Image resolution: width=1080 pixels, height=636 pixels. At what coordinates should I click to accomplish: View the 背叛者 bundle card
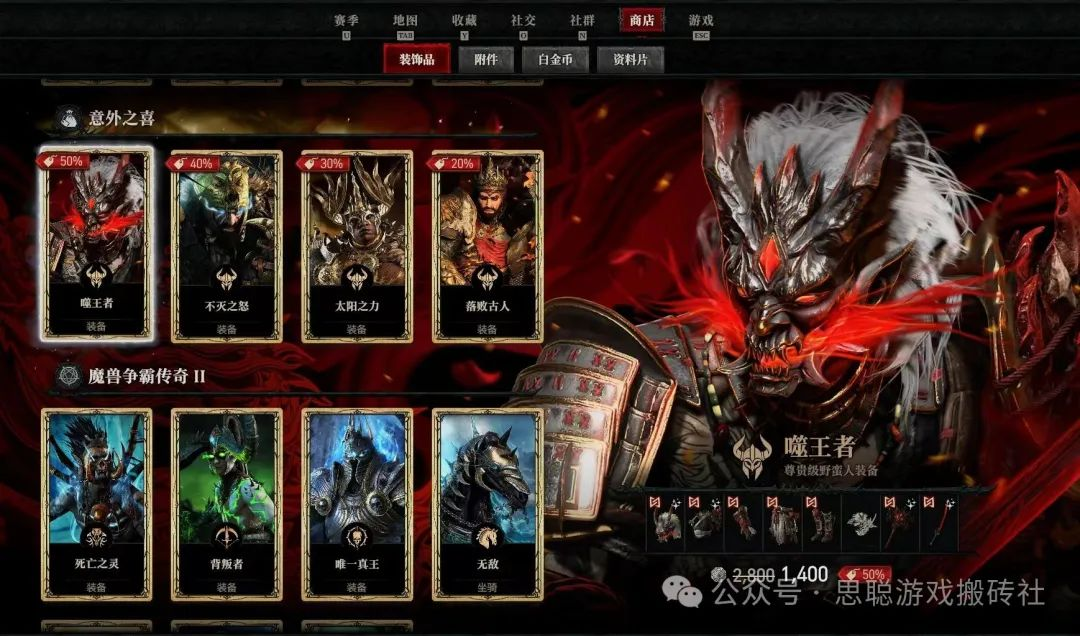pyautogui.click(x=226, y=503)
